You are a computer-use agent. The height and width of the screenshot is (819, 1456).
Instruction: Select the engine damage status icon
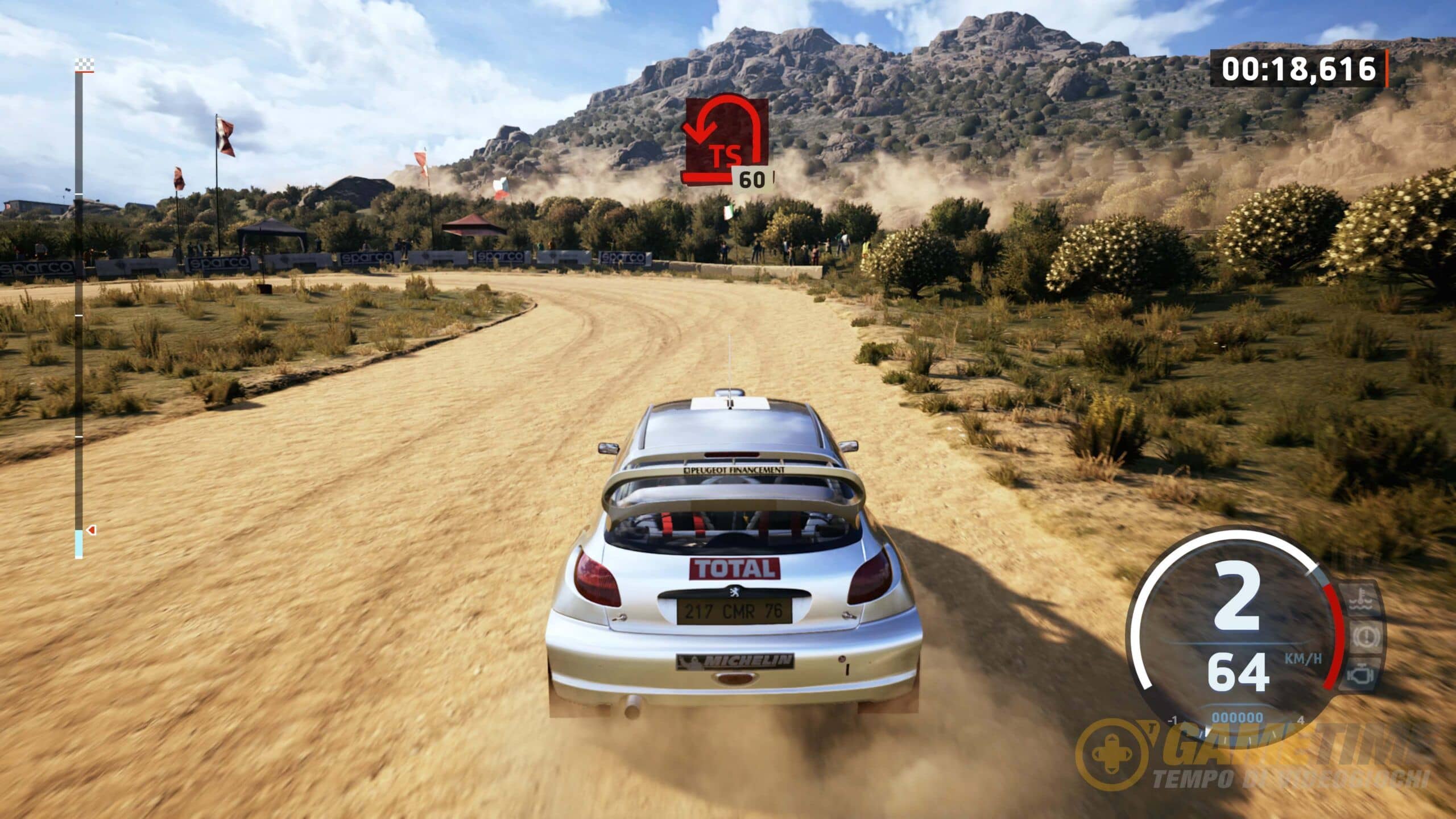(1361, 675)
